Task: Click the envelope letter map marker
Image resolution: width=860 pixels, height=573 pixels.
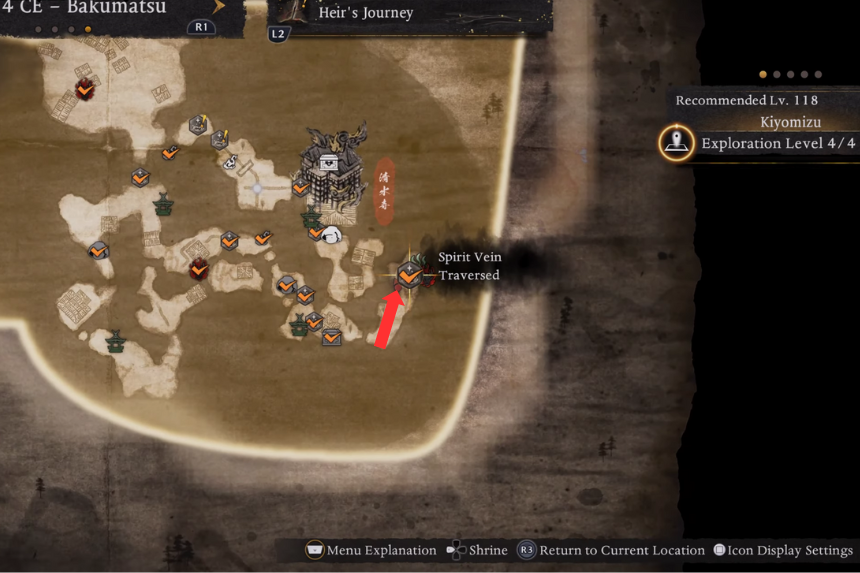Action: pyautogui.click(x=331, y=337)
